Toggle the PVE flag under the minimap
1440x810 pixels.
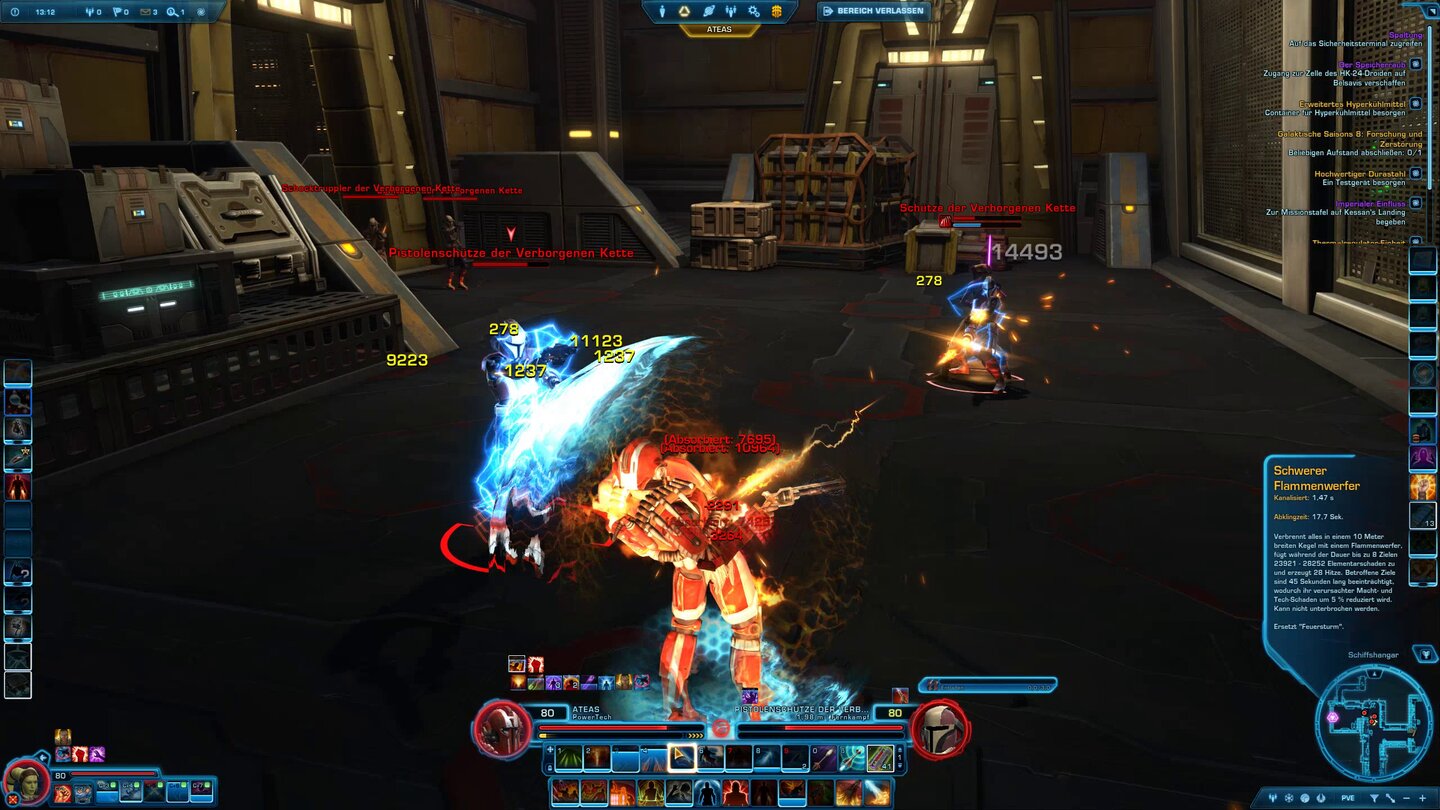(x=1348, y=798)
